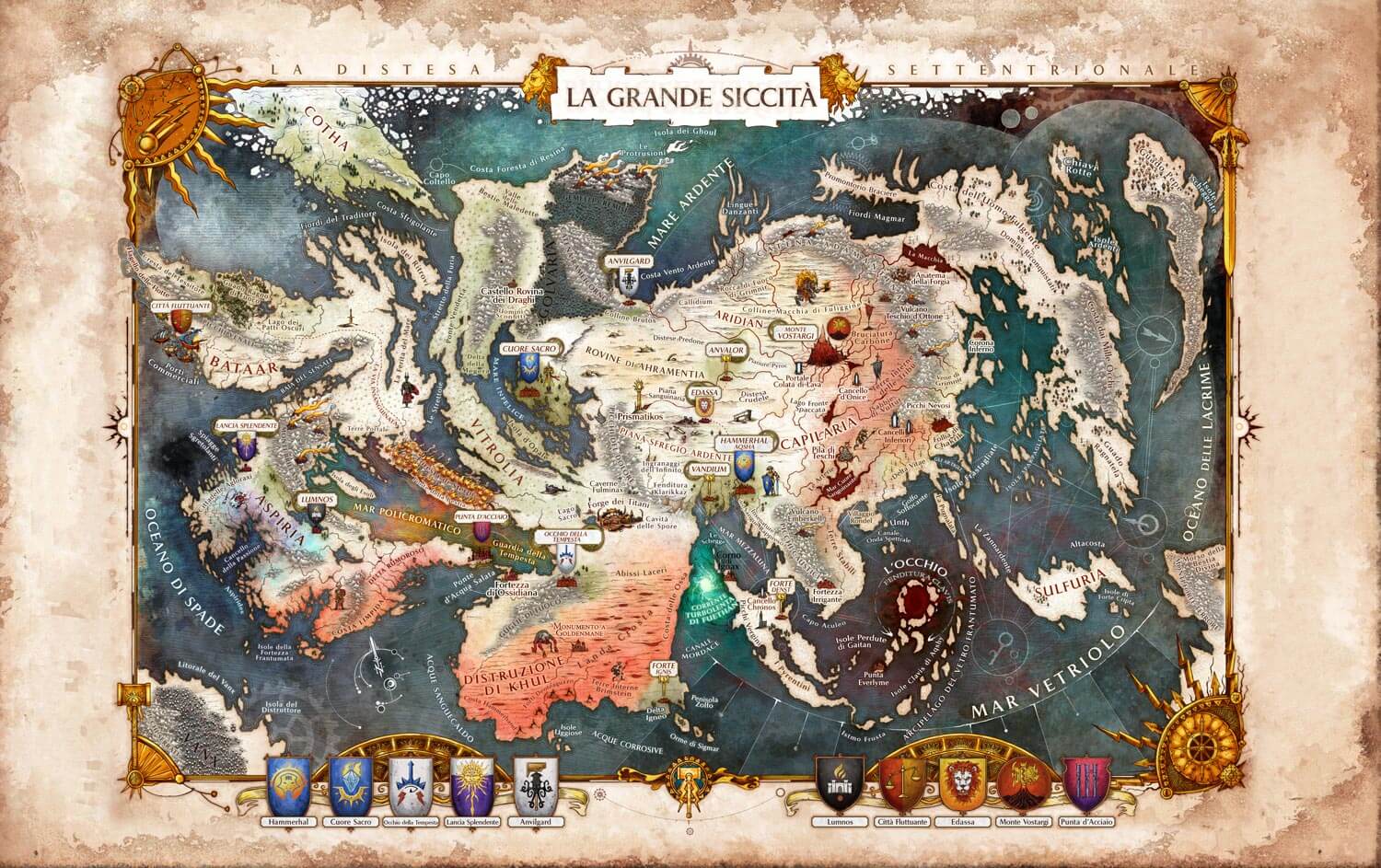Image resolution: width=1381 pixels, height=868 pixels.
Task: Select the Cuore Sacro map marker
Action: click(x=528, y=368)
